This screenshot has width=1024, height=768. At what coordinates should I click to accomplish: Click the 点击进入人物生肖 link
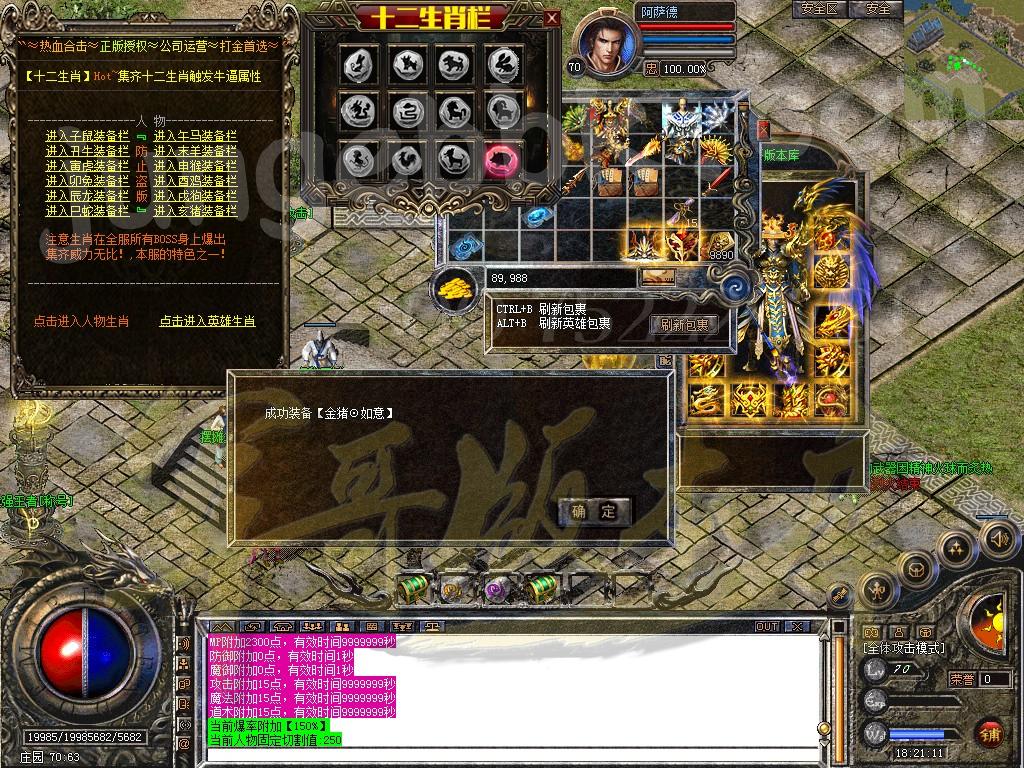(81, 321)
